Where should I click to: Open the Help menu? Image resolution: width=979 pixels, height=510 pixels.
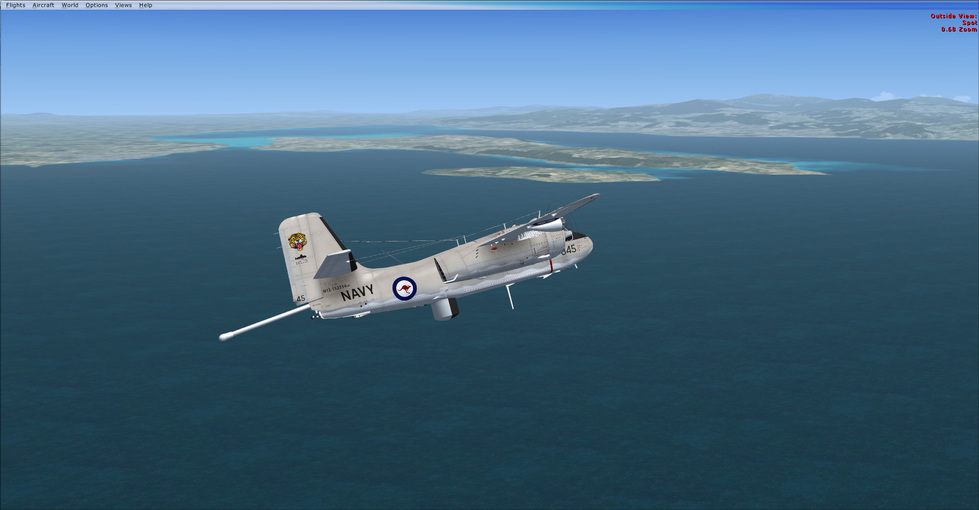pos(146,5)
